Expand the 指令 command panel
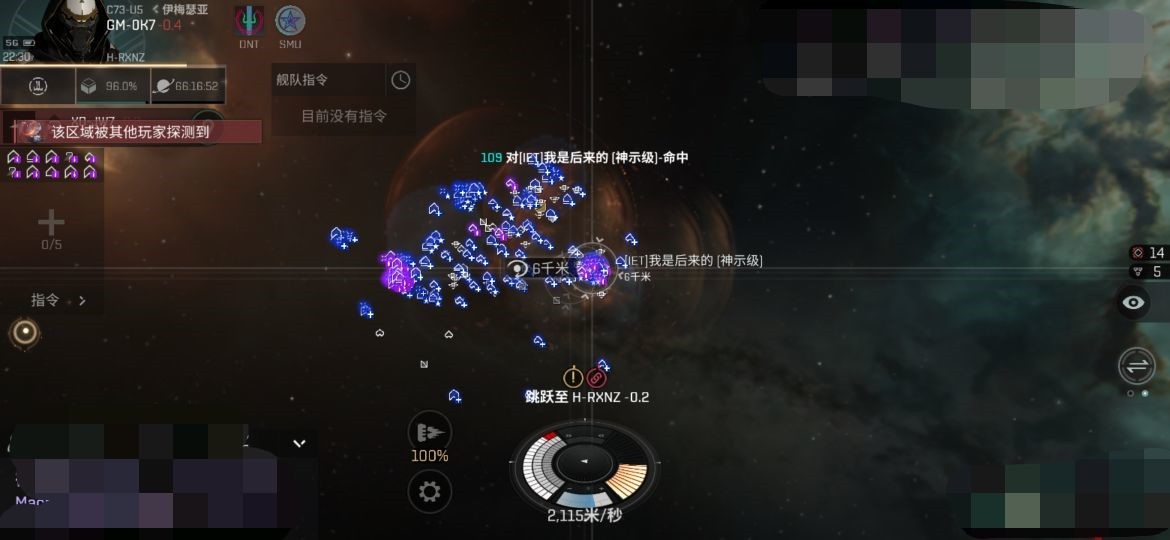The image size is (1170, 540). coord(58,300)
